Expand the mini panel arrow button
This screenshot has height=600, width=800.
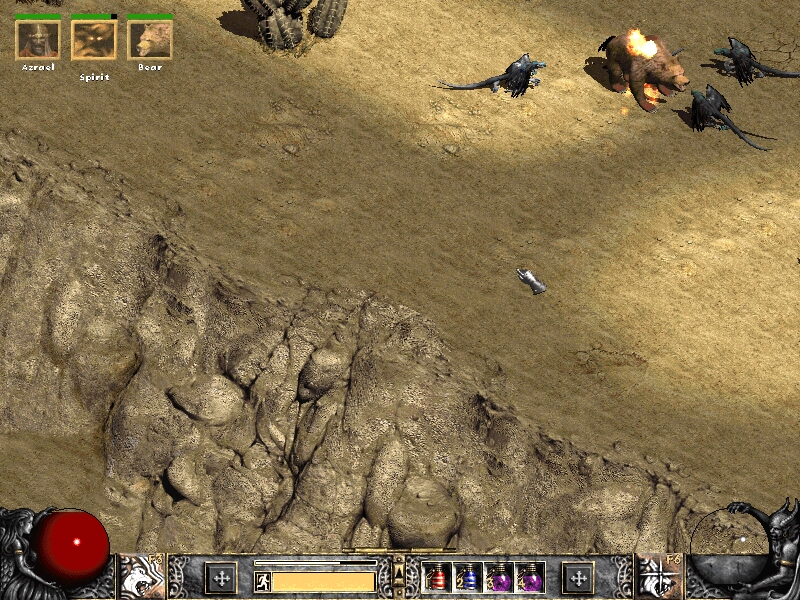[399, 571]
